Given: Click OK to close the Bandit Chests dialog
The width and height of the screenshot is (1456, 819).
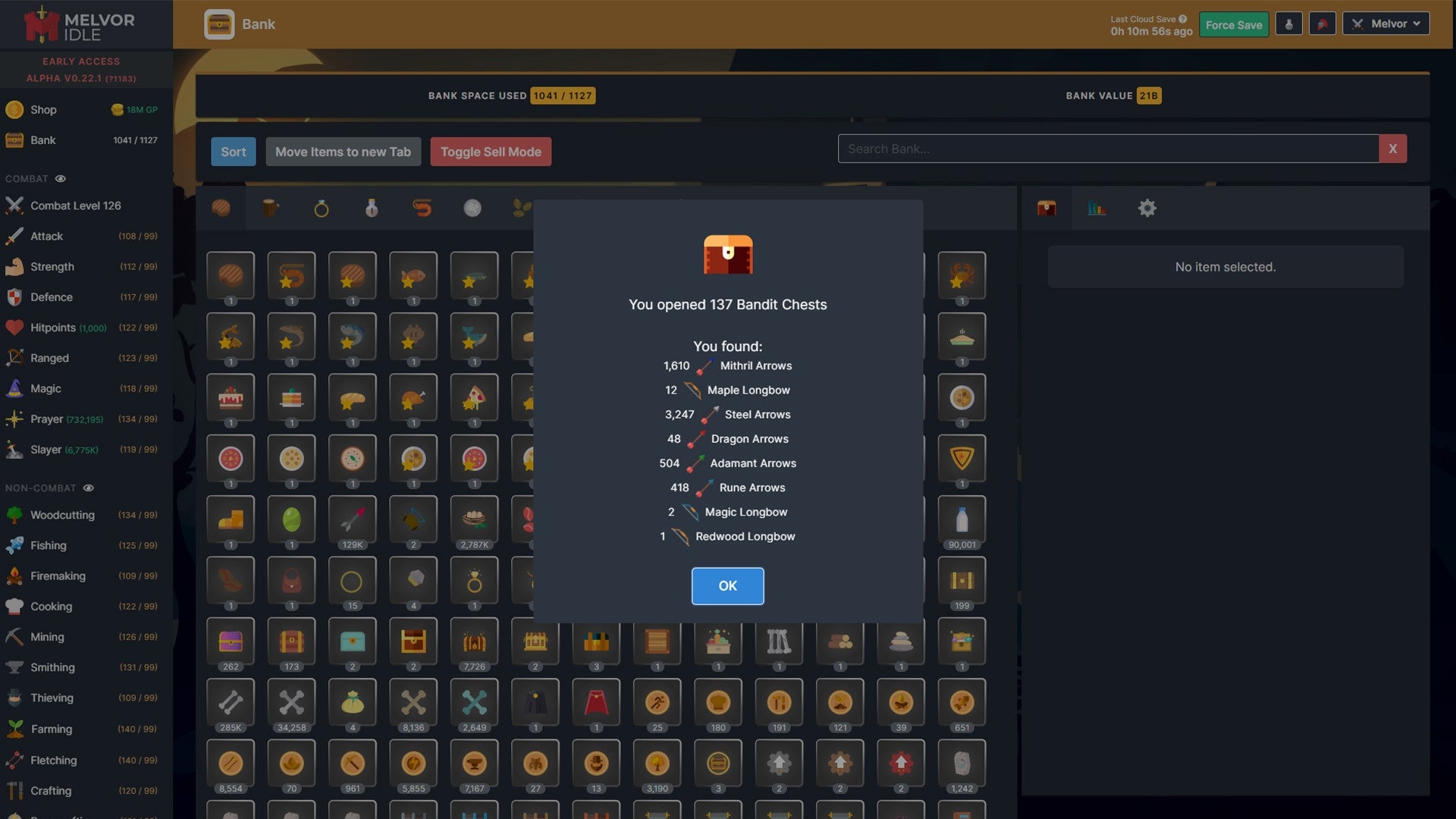Looking at the screenshot, I should click(727, 585).
